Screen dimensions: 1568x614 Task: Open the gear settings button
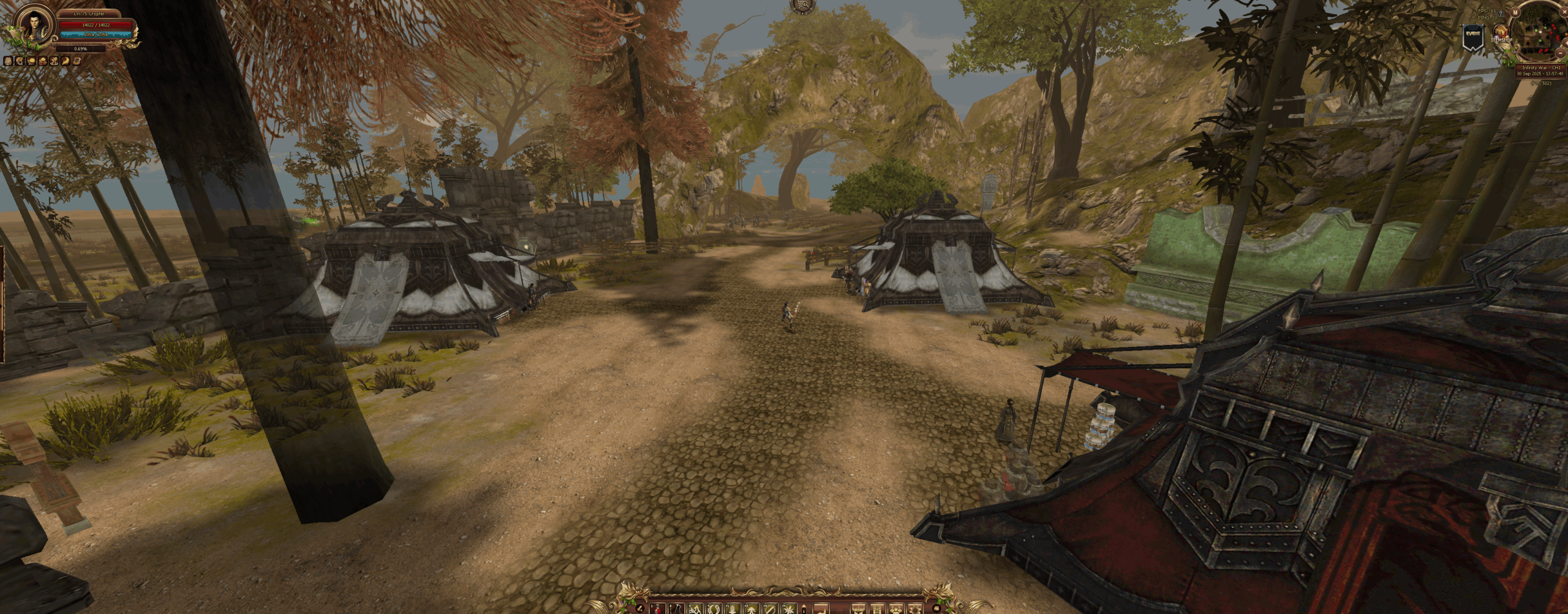point(914,610)
